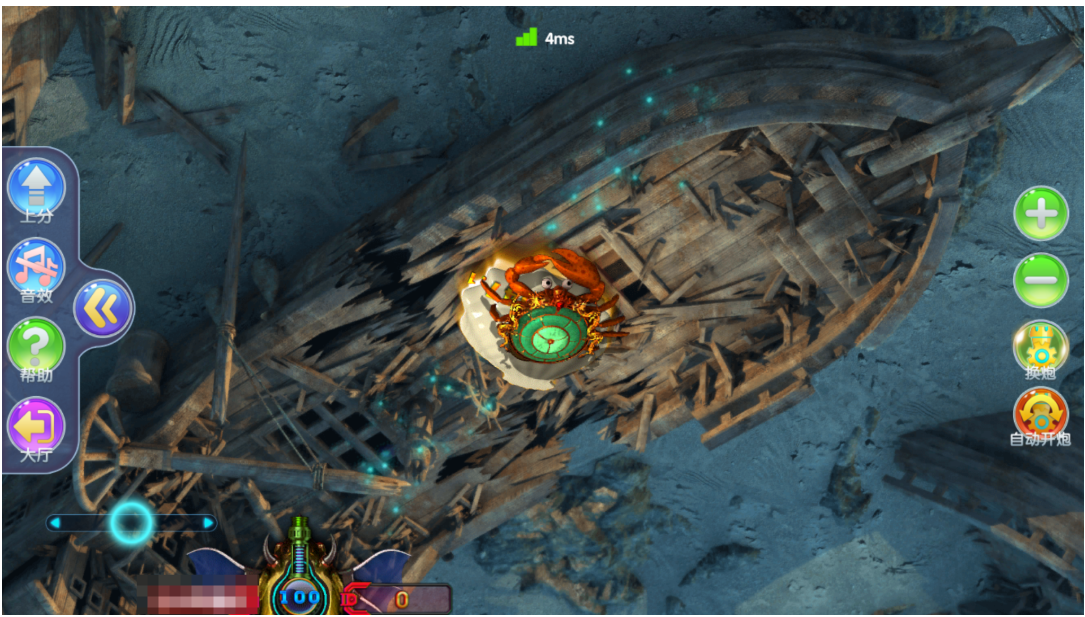The width and height of the screenshot is (1085, 617).
Task: Switch cannon with the 换炮 button
Action: pos(1041,349)
